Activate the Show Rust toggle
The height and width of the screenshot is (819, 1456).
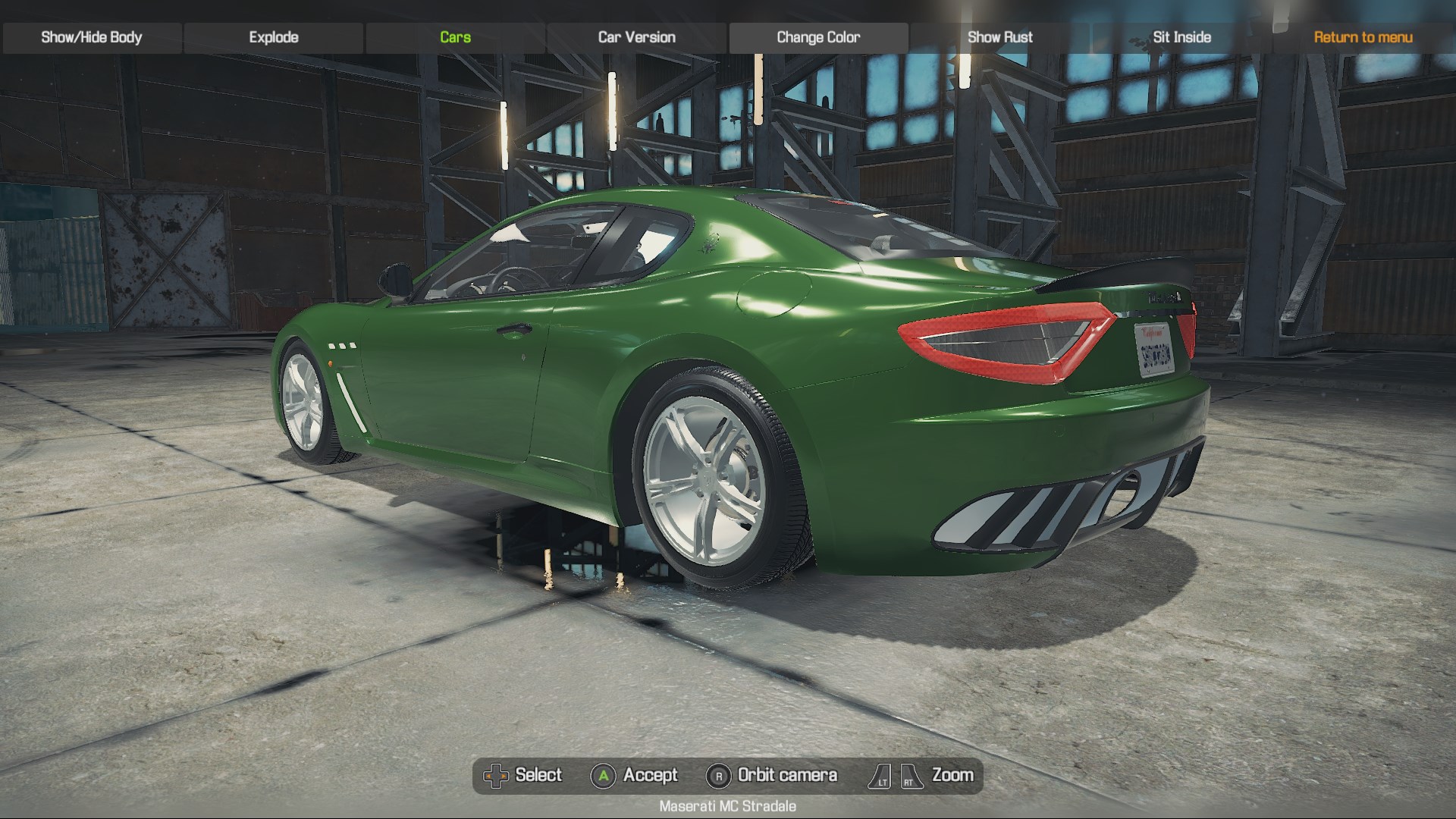click(999, 37)
